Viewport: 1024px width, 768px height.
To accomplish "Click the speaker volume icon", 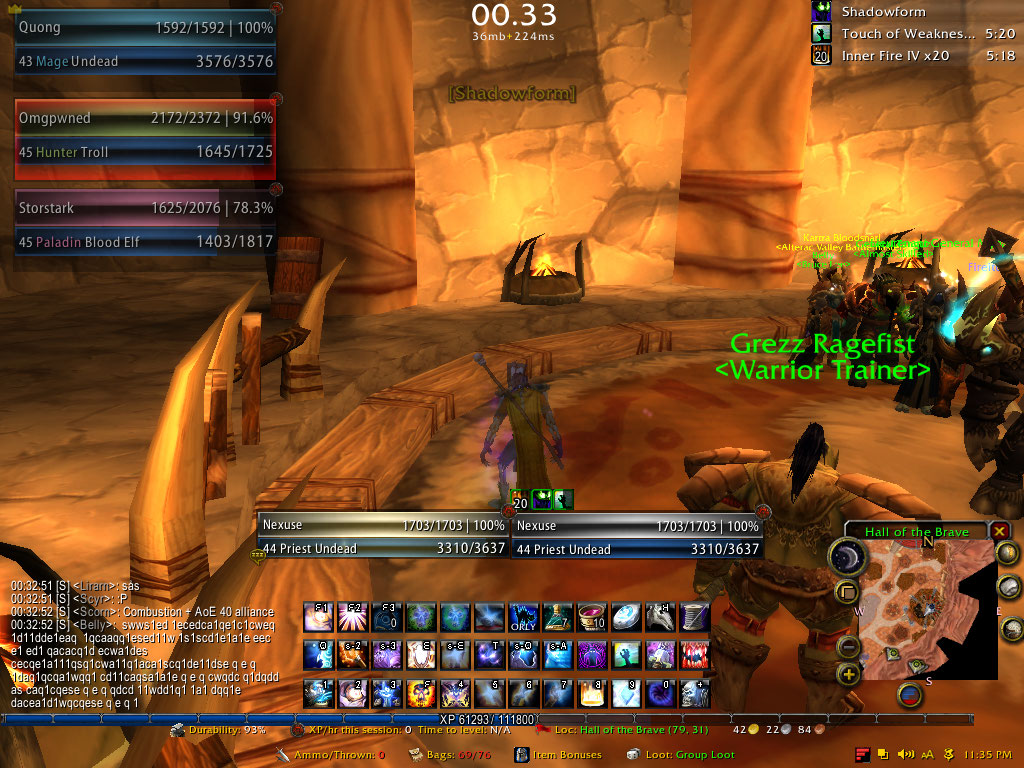I will coord(906,754).
